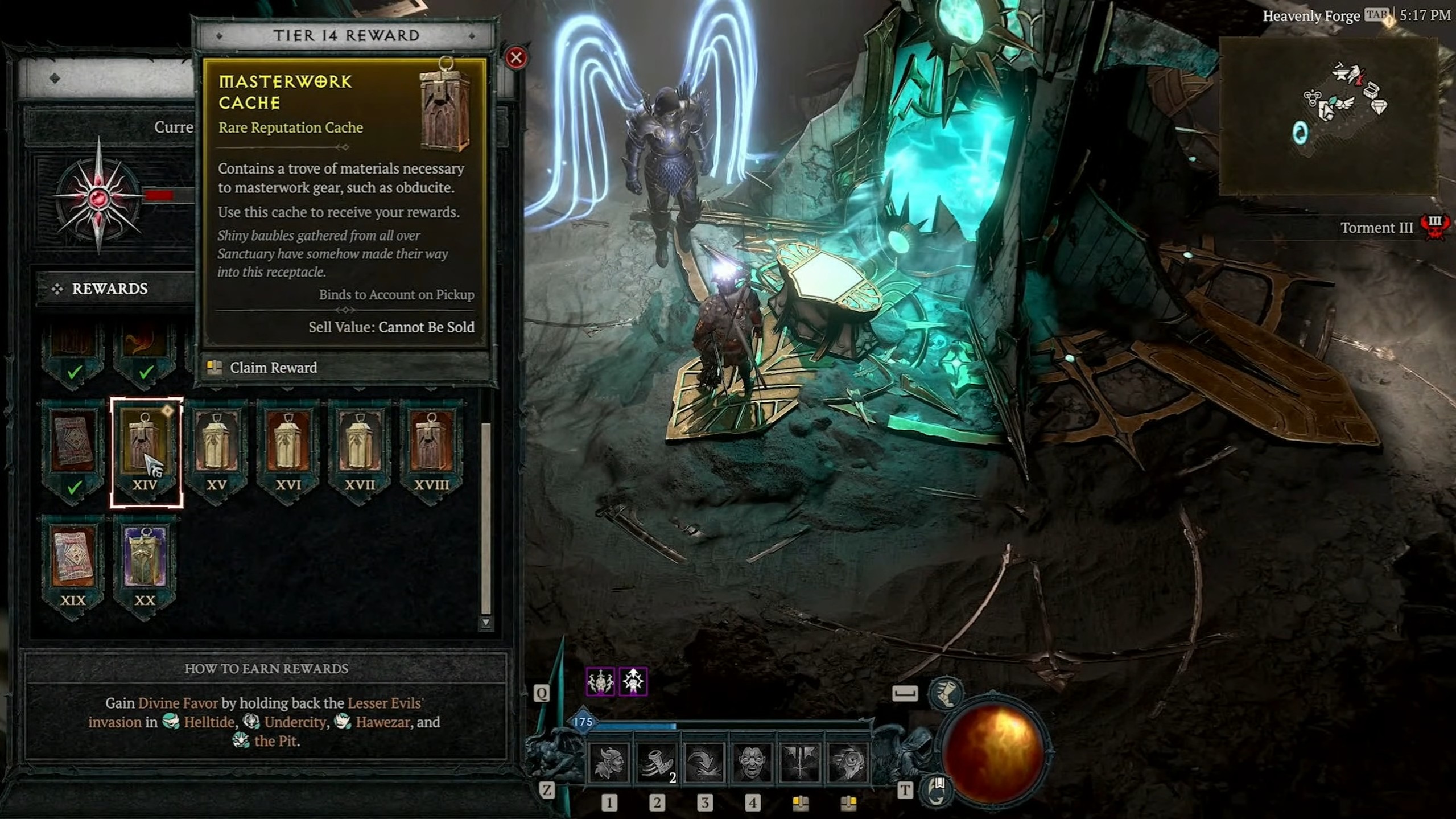Image resolution: width=1456 pixels, height=819 pixels.
Task: Claim the Tier 14 Masterwork Cache reward
Action: (273, 368)
